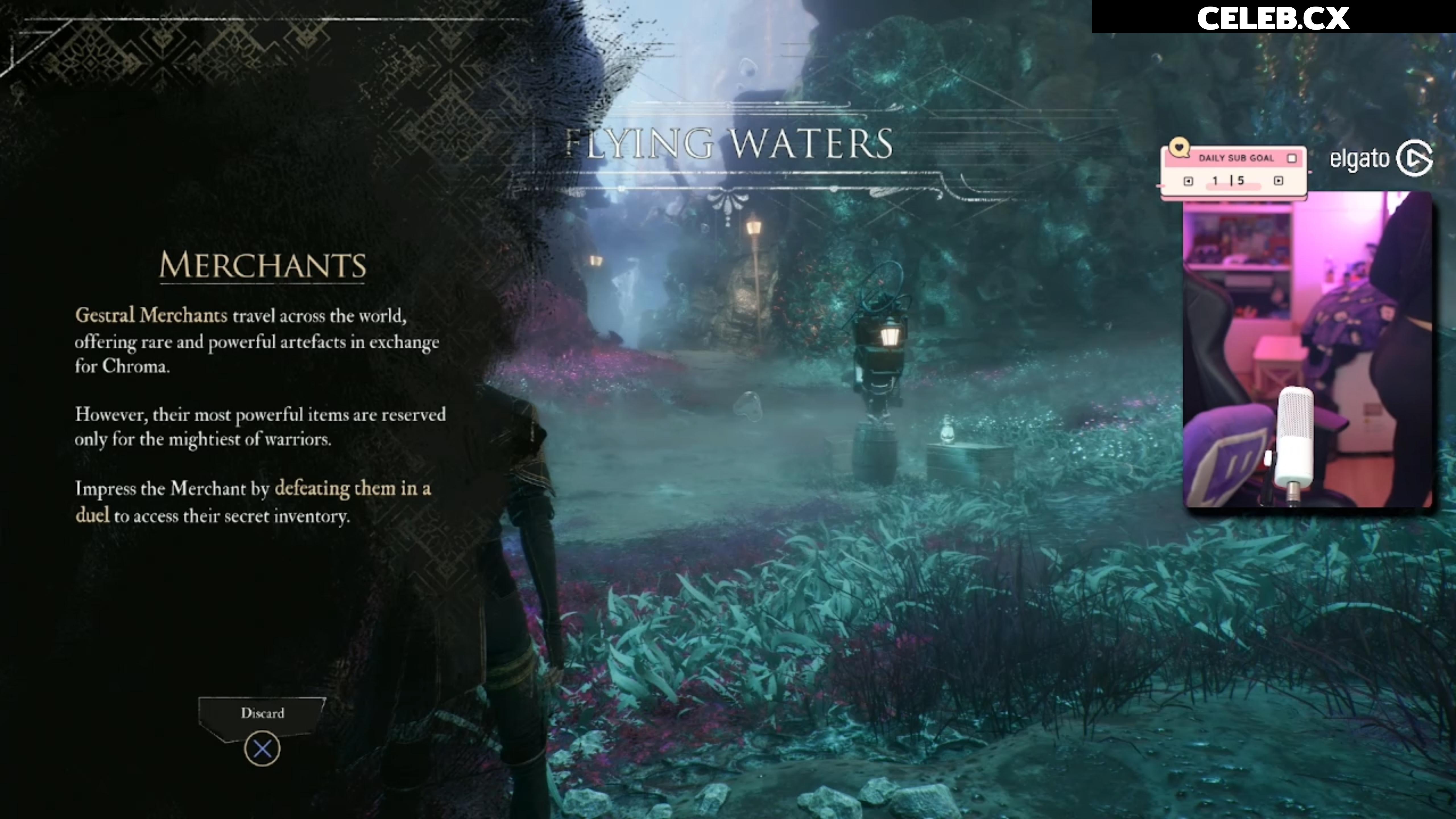Dismiss the Merchants tutorial with Discard
Screen dimensions: 1456x819
262,713
